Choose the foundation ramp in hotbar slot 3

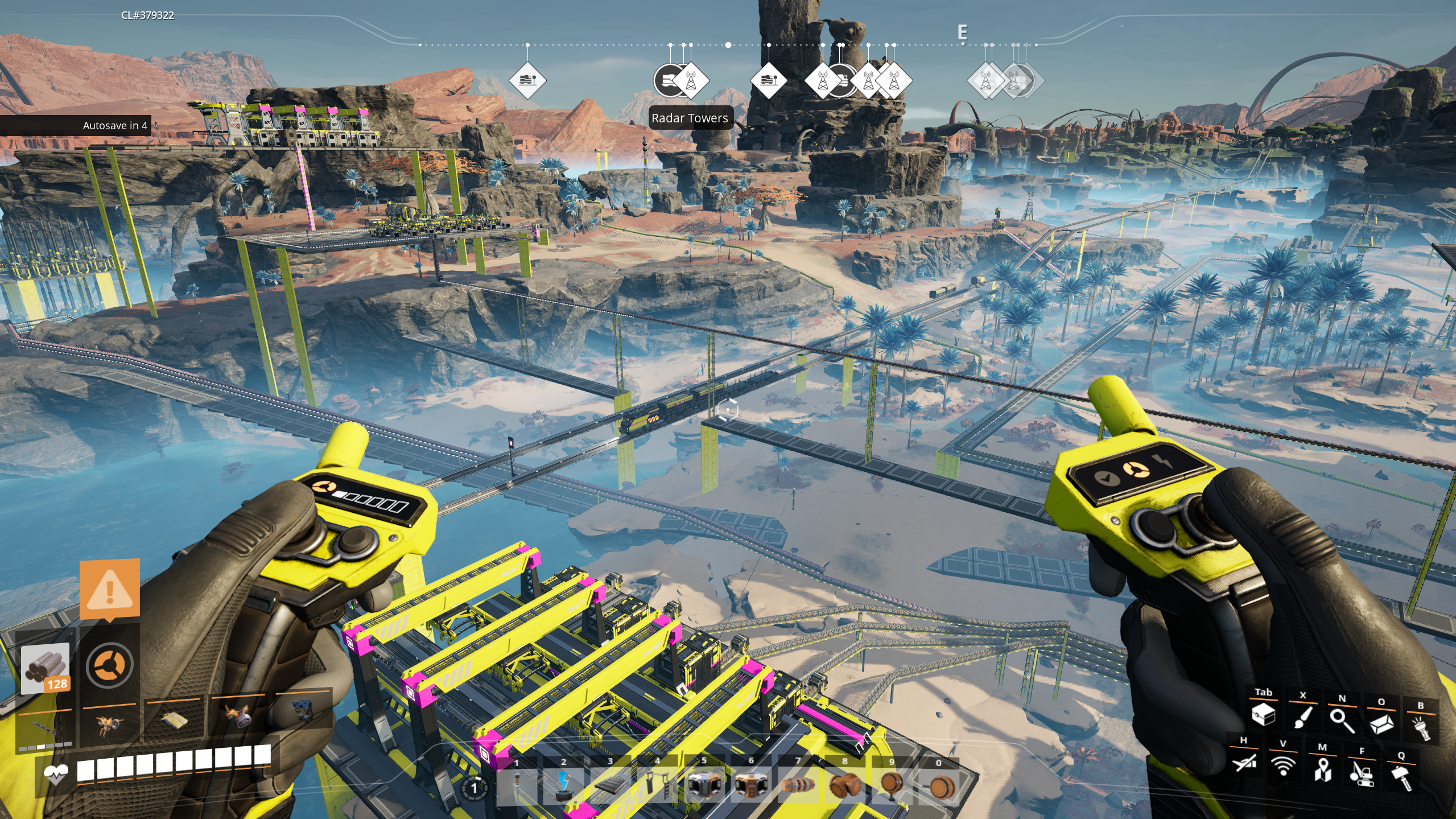pyautogui.click(x=610, y=786)
